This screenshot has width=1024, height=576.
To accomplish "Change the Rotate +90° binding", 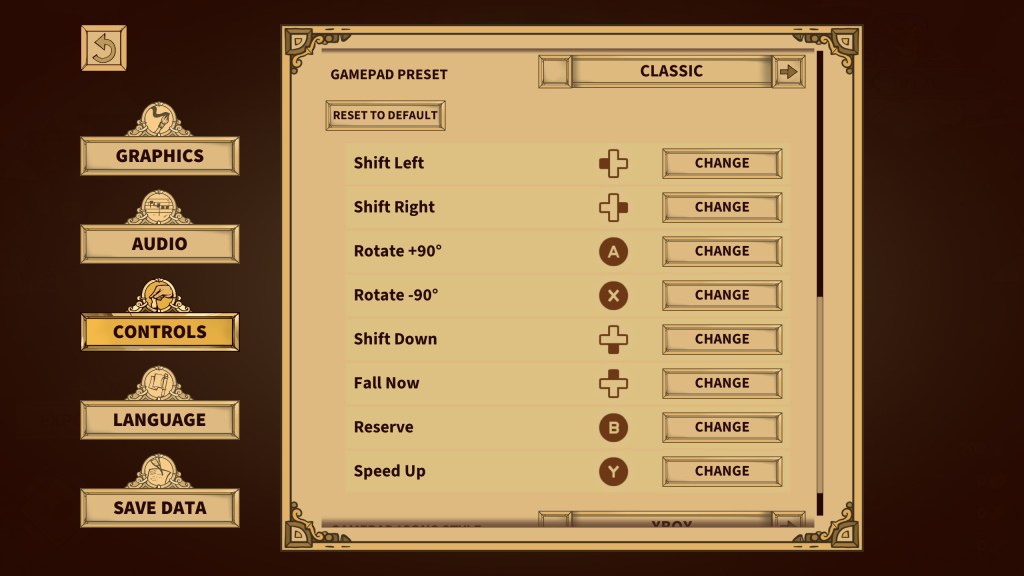I will click(722, 251).
